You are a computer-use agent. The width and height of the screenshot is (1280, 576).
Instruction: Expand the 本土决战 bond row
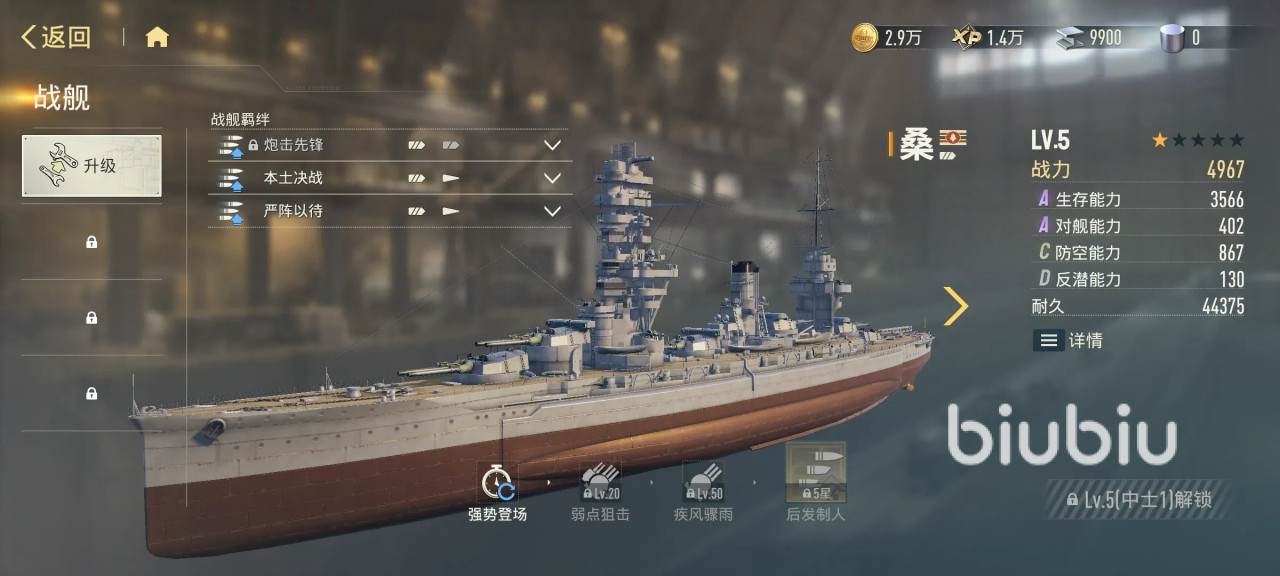[551, 179]
